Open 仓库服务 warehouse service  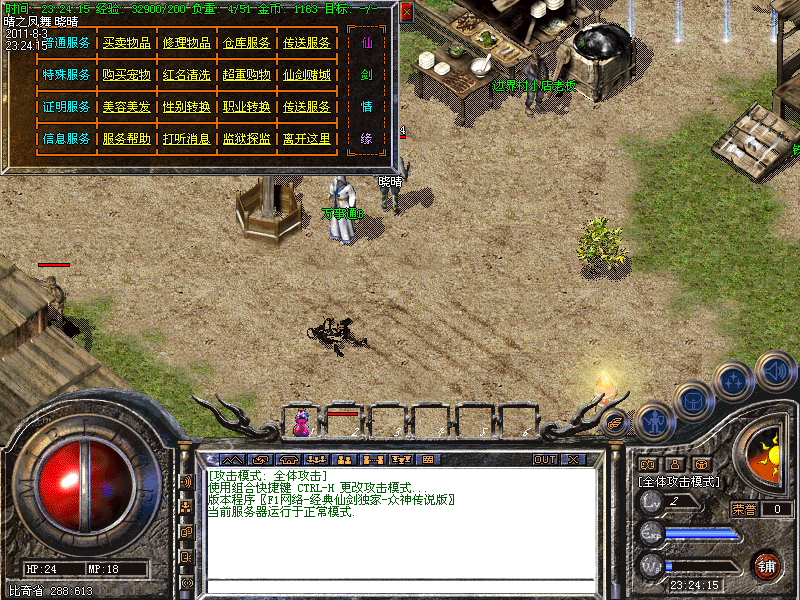tap(247, 43)
